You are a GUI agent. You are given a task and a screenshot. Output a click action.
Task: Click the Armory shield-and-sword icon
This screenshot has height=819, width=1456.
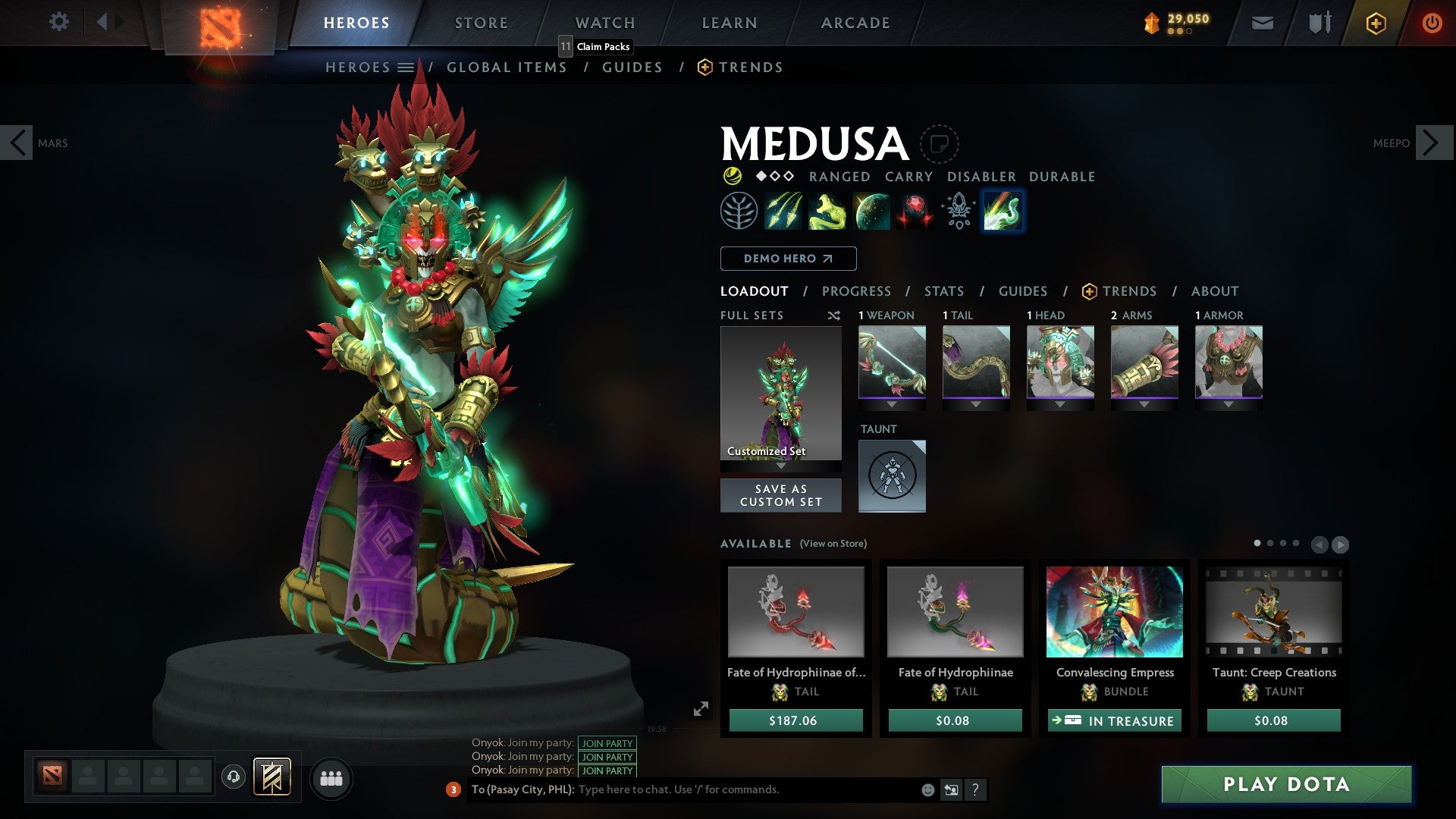click(x=1318, y=23)
